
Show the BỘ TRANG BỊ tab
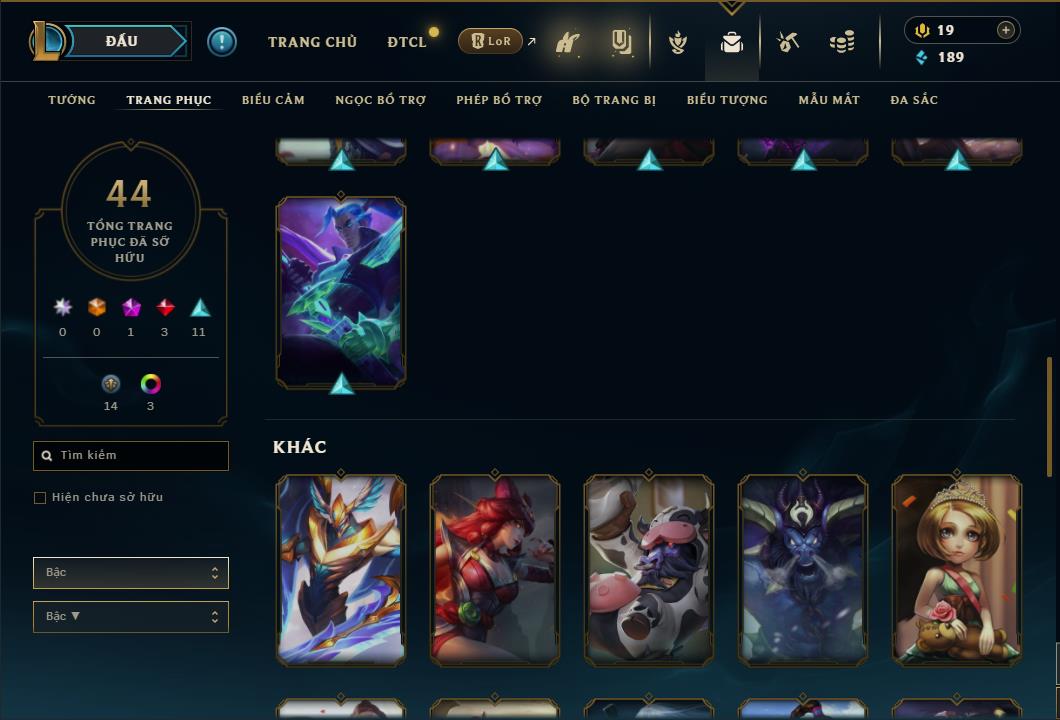pyautogui.click(x=614, y=100)
